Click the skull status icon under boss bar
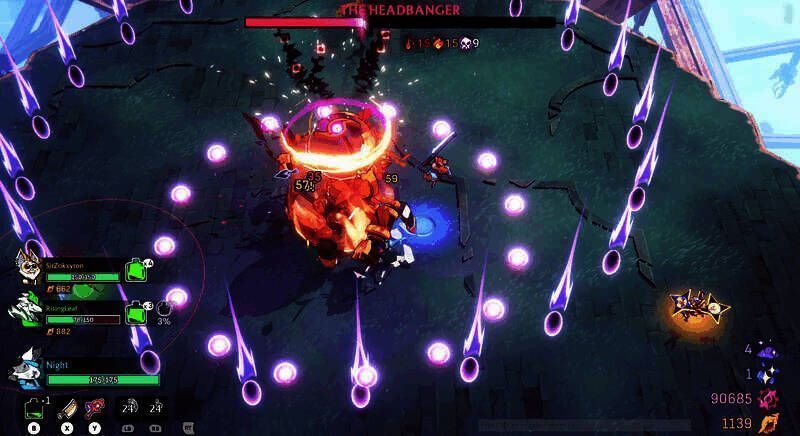The height and width of the screenshot is (436, 800). [465, 43]
